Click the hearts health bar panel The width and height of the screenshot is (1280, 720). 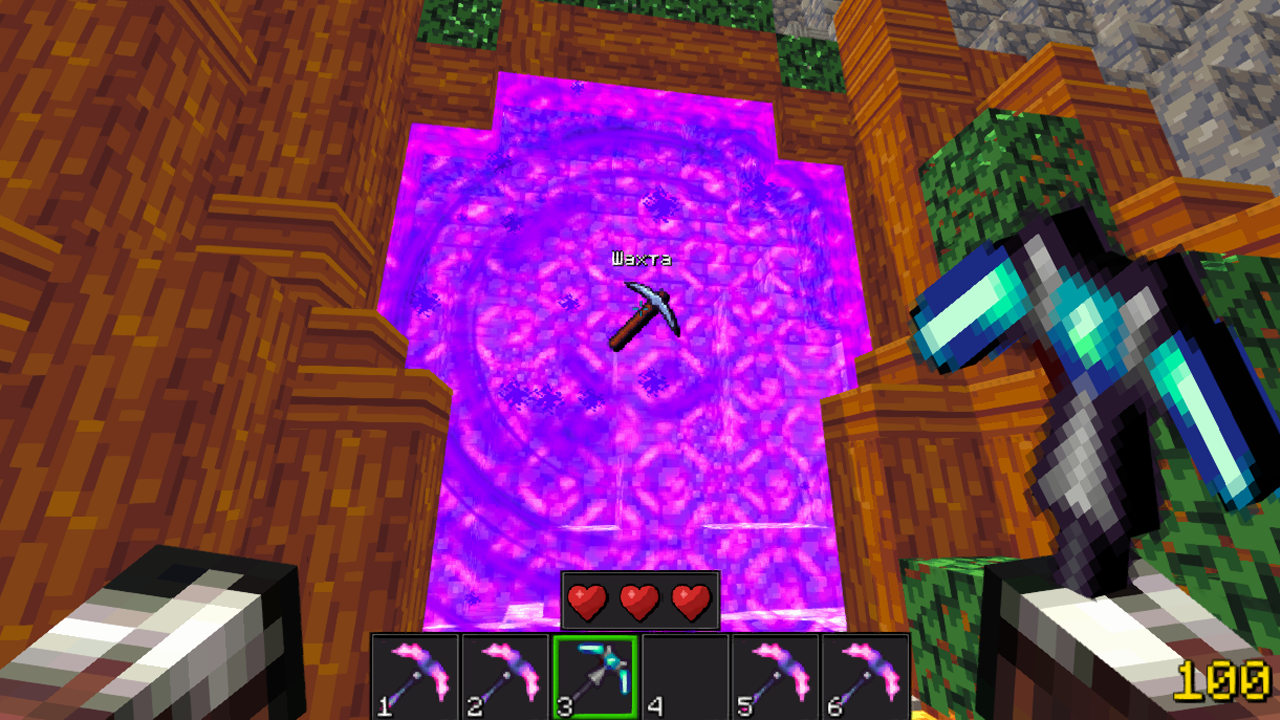(x=639, y=599)
